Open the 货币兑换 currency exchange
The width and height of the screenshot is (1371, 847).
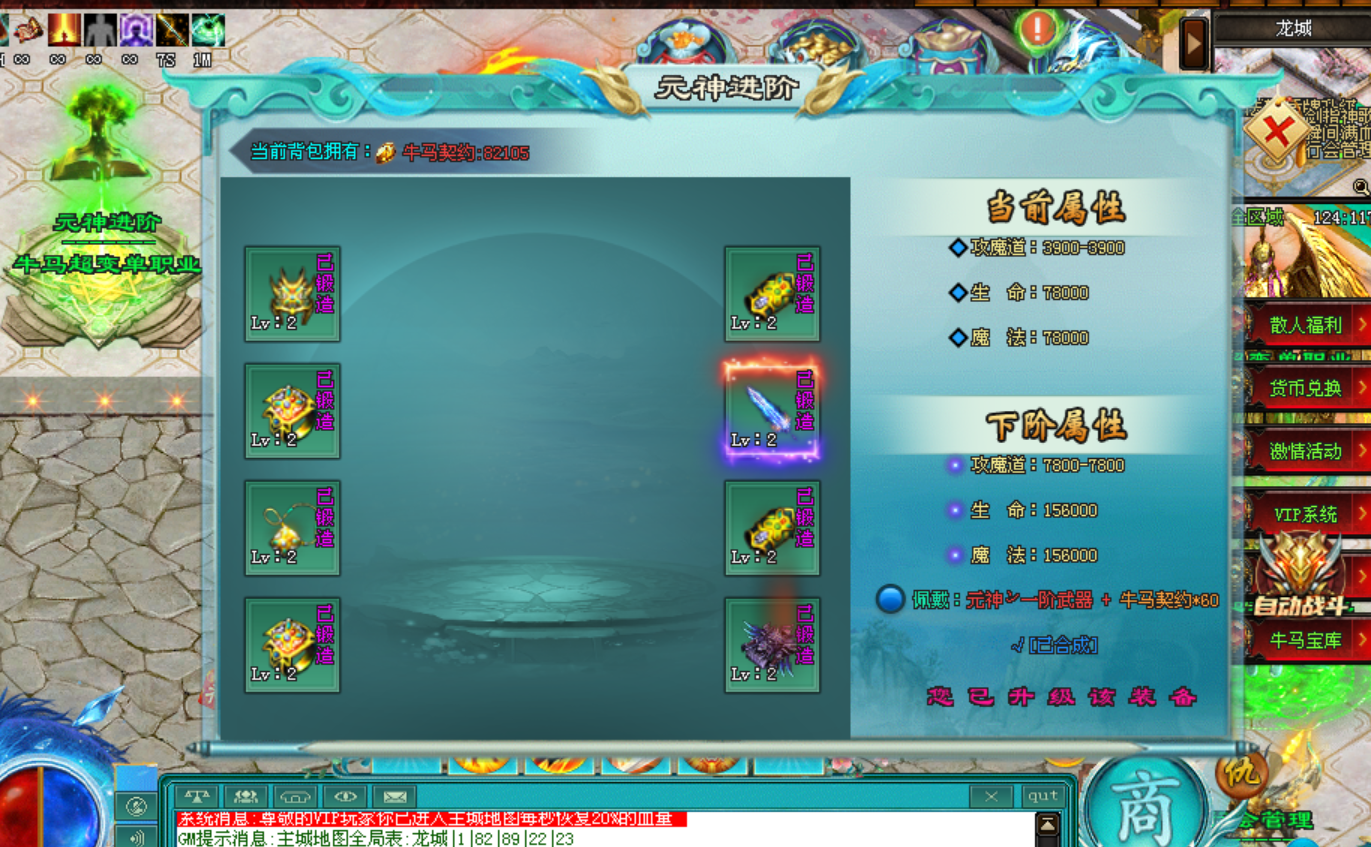point(1306,388)
